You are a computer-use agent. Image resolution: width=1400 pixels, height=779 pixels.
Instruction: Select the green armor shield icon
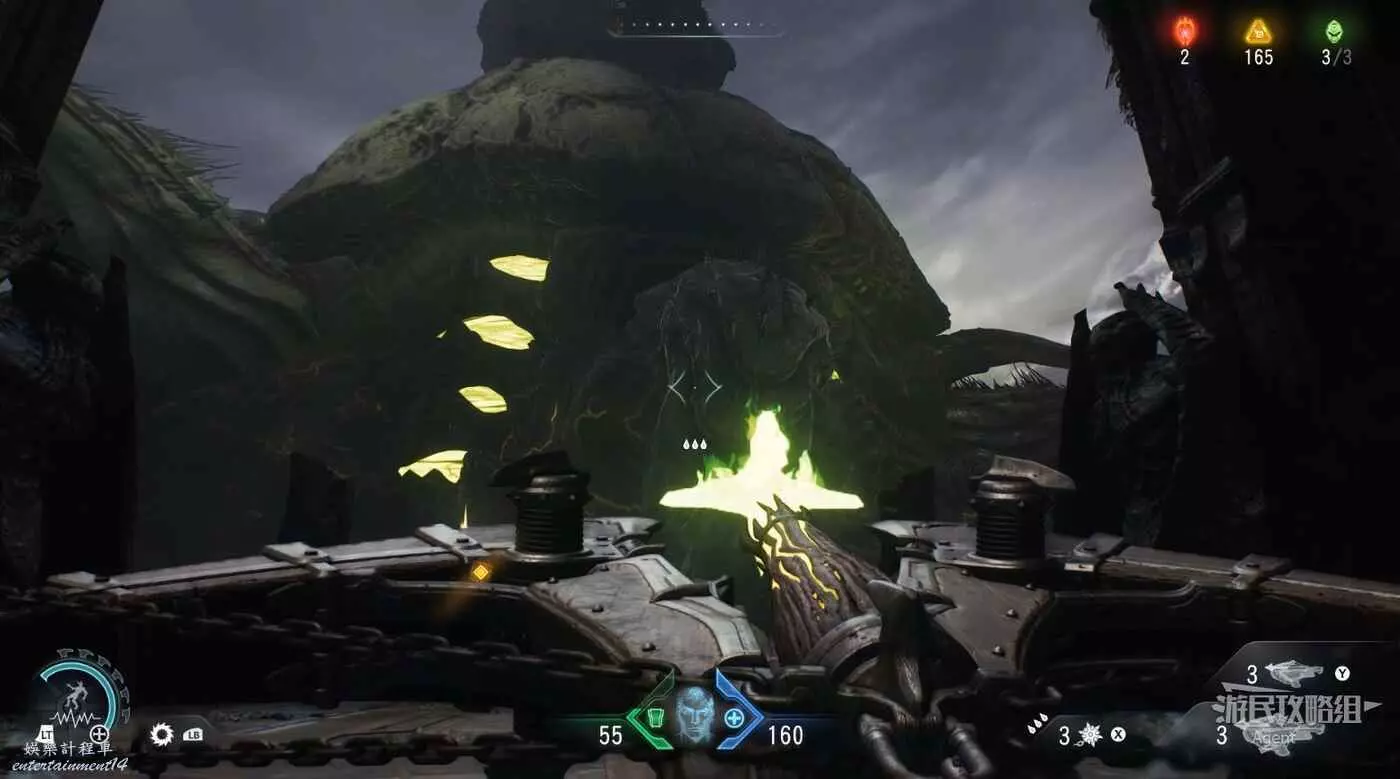(x=653, y=717)
